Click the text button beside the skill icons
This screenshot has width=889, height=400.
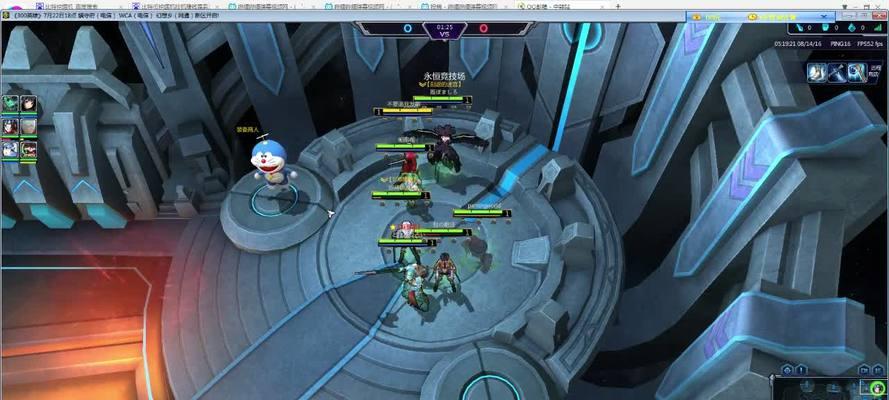(877, 72)
